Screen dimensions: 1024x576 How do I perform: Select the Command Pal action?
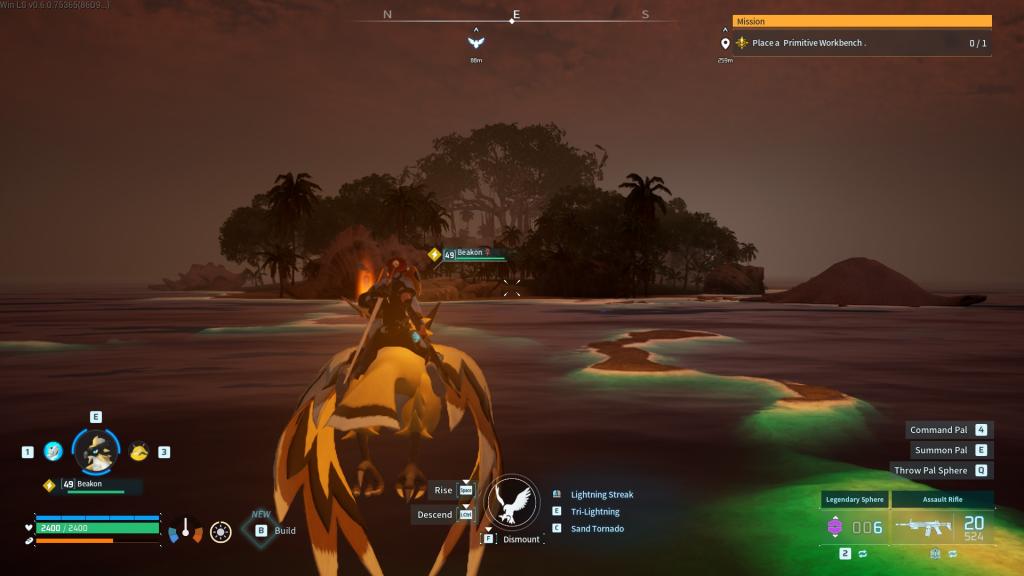tap(939, 430)
